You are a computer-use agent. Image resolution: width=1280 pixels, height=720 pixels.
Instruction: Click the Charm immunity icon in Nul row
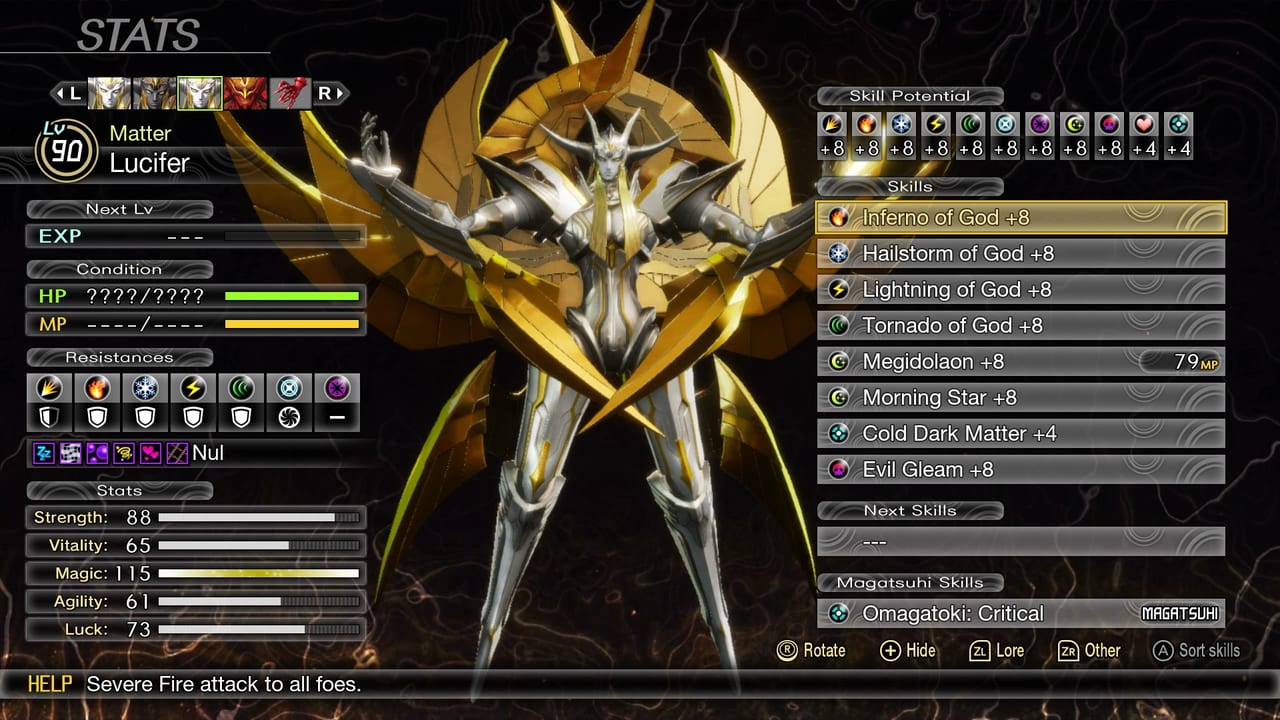tap(150, 453)
